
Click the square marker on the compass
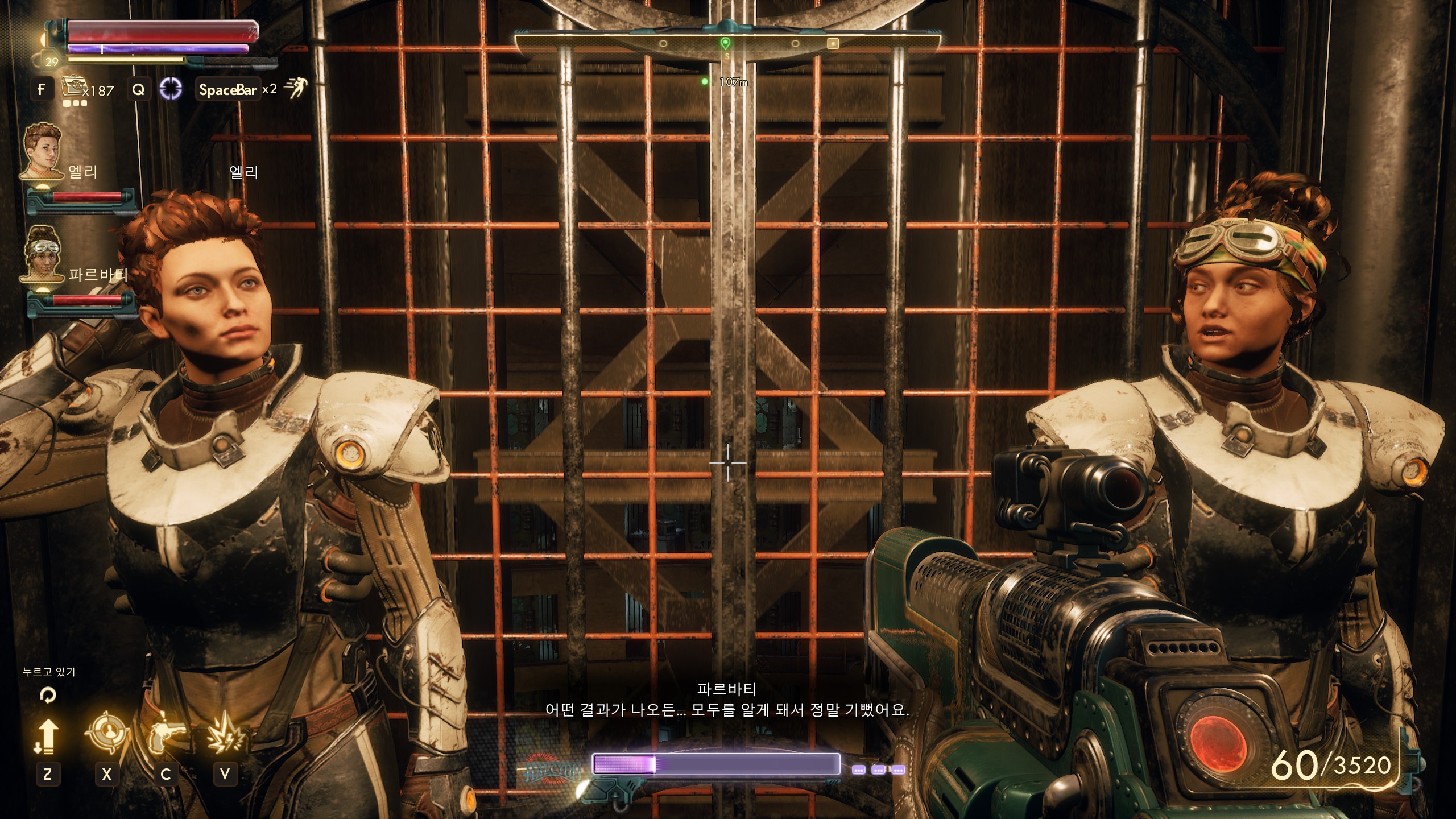tap(833, 43)
